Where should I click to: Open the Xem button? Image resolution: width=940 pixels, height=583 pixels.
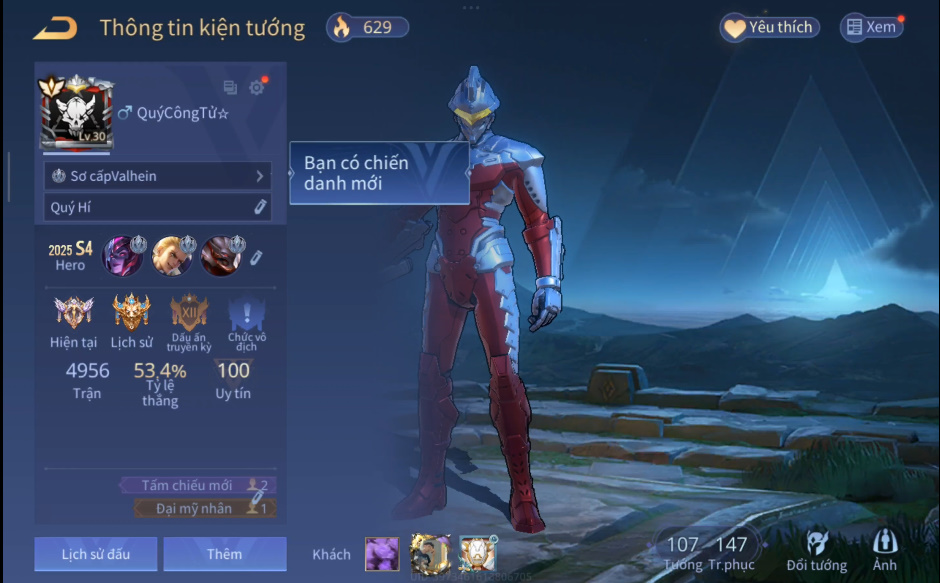[870, 28]
